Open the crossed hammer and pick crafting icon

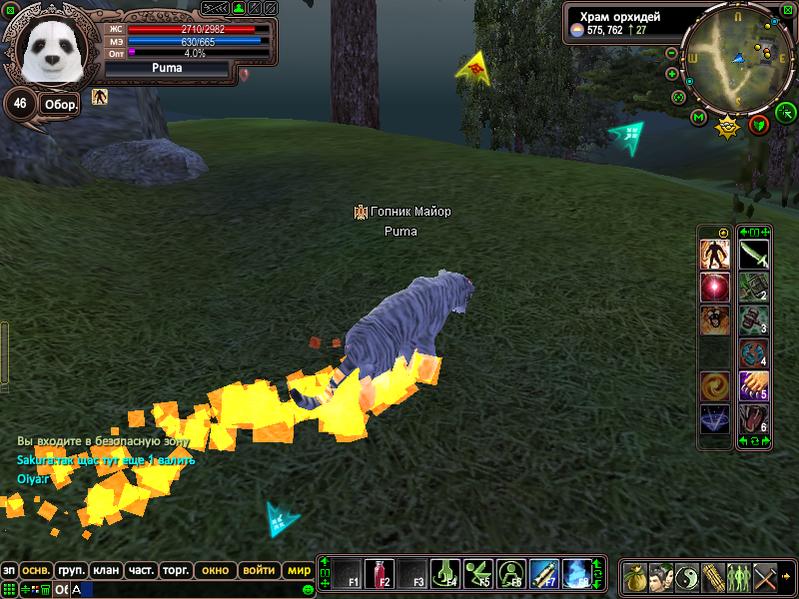pyautogui.click(x=764, y=577)
